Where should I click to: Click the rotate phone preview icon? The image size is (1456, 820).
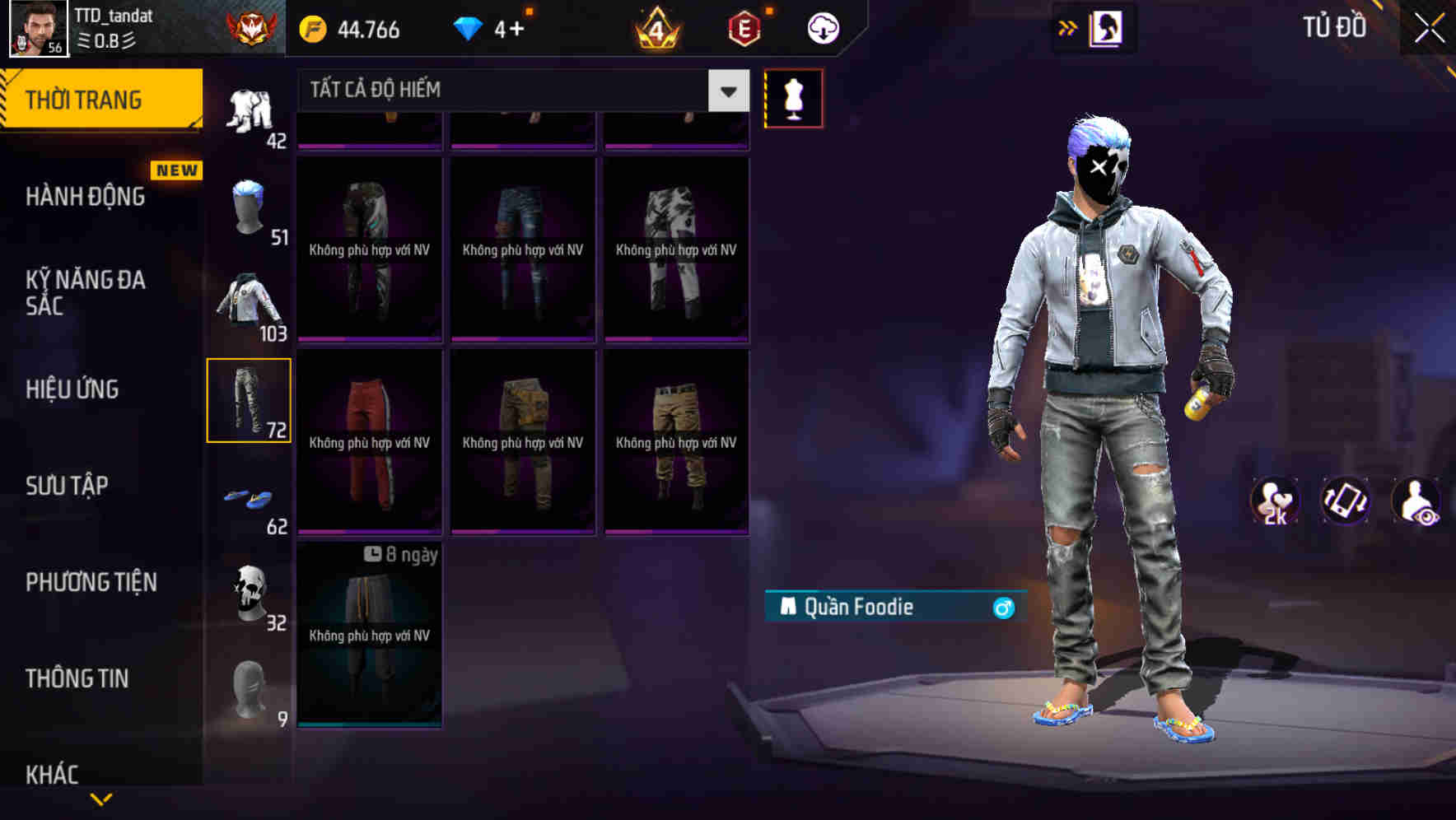pyautogui.click(x=1344, y=501)
